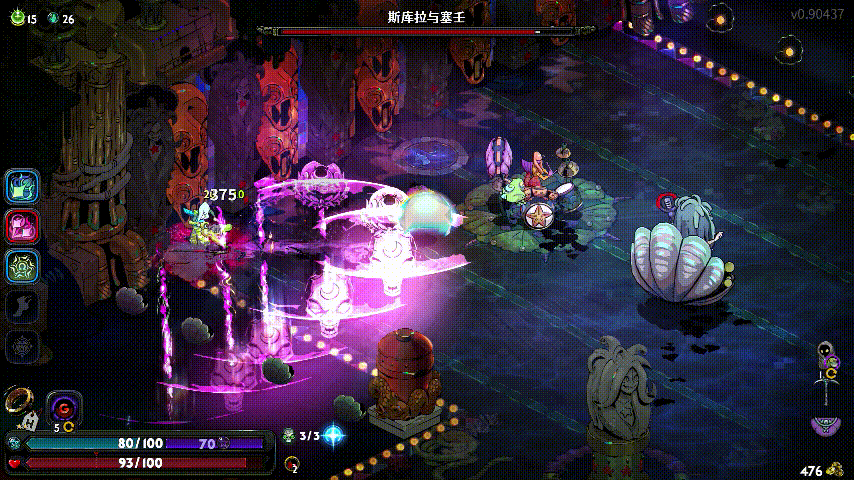Click the blue glowing cast star icon
854x480 pixels.
(333, 435)
